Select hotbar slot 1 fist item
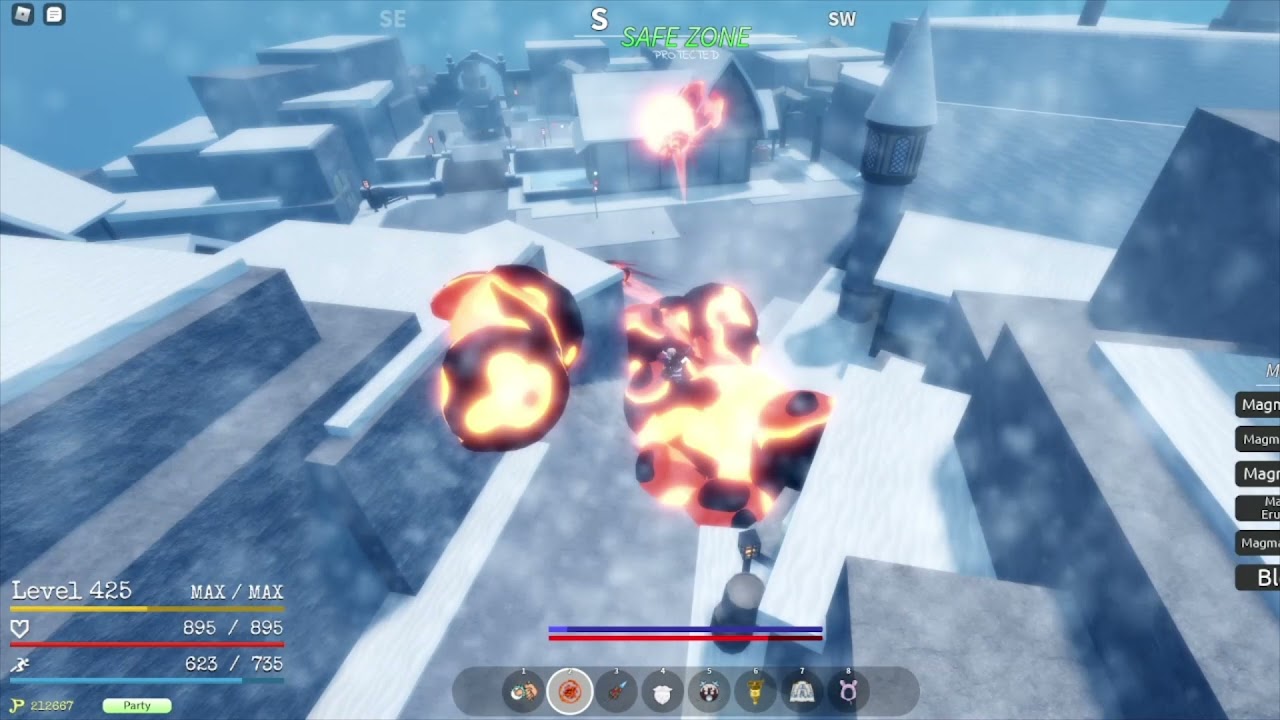Viewport: 1280px width, 720px height. pyautogui.click(x=523, y=691)
